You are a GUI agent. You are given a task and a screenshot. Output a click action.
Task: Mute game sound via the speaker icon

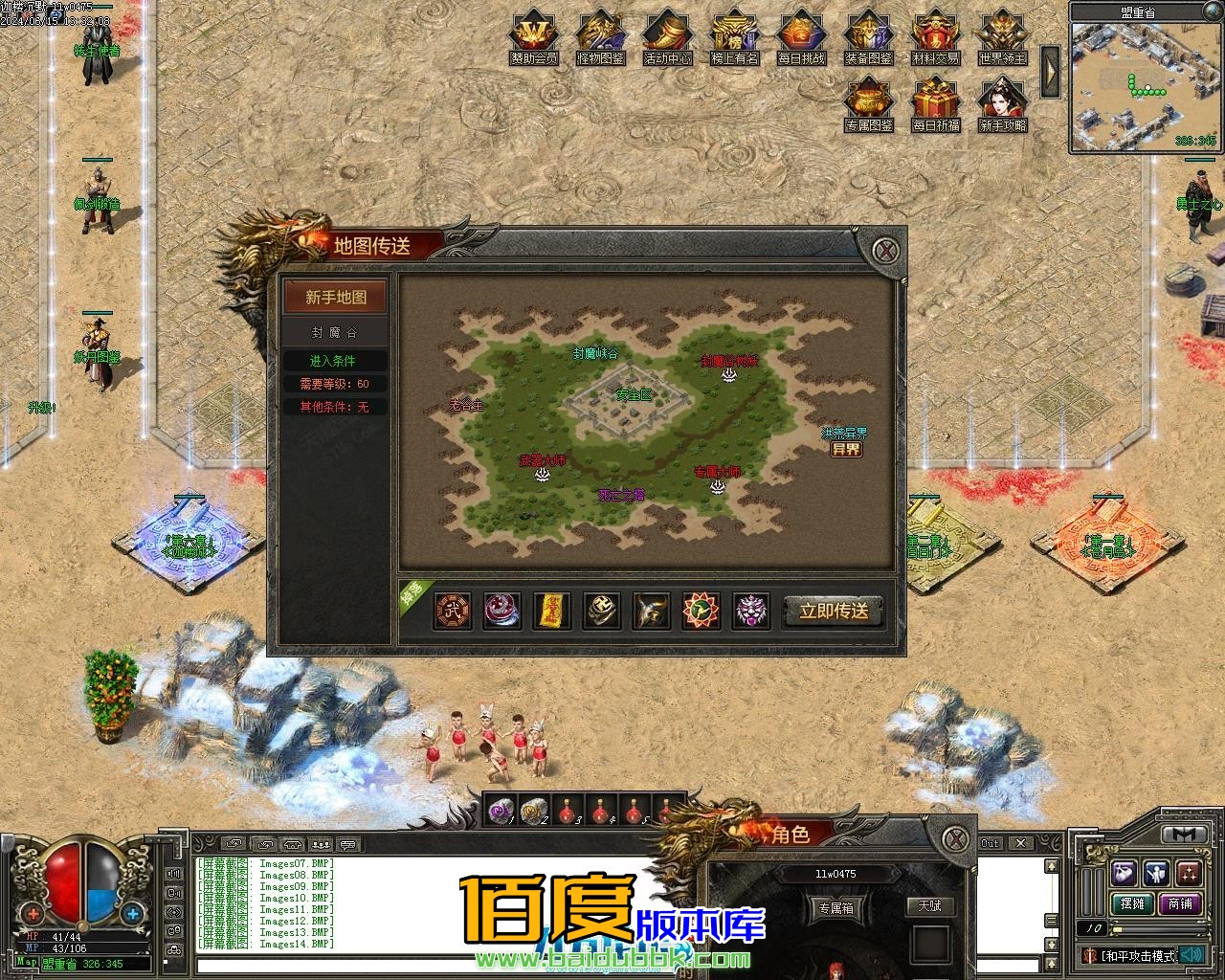pyautogui.click(x=1192, y=955)
